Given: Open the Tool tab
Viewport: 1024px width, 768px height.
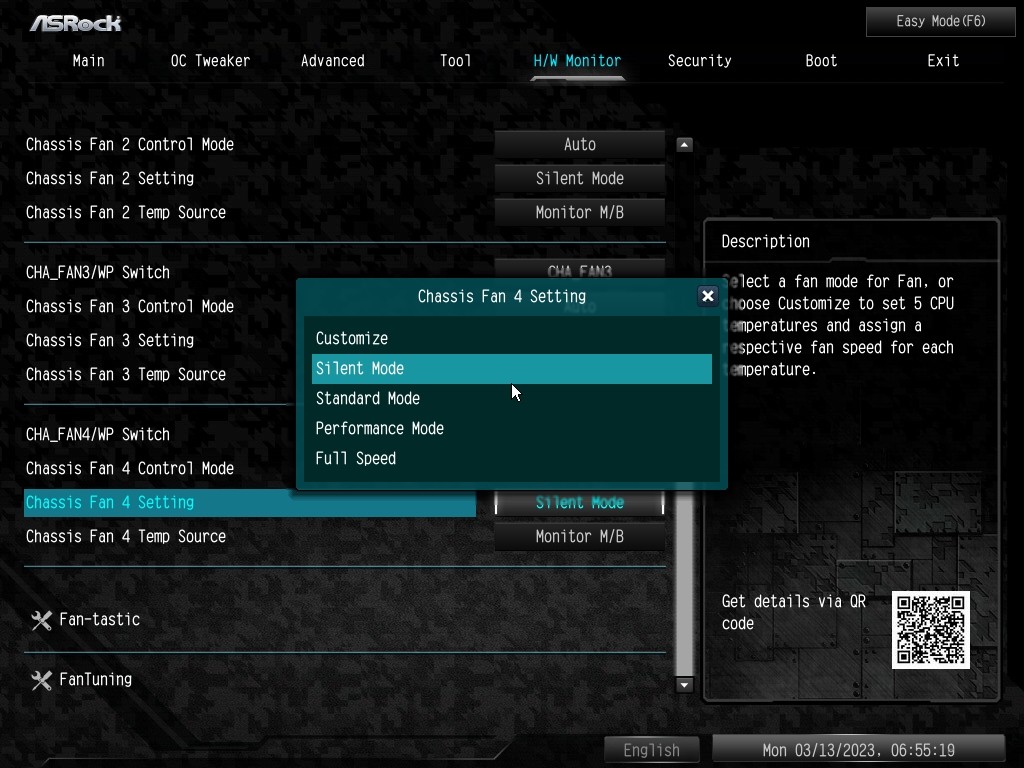Looking at the screenshot, I should 455,61.
